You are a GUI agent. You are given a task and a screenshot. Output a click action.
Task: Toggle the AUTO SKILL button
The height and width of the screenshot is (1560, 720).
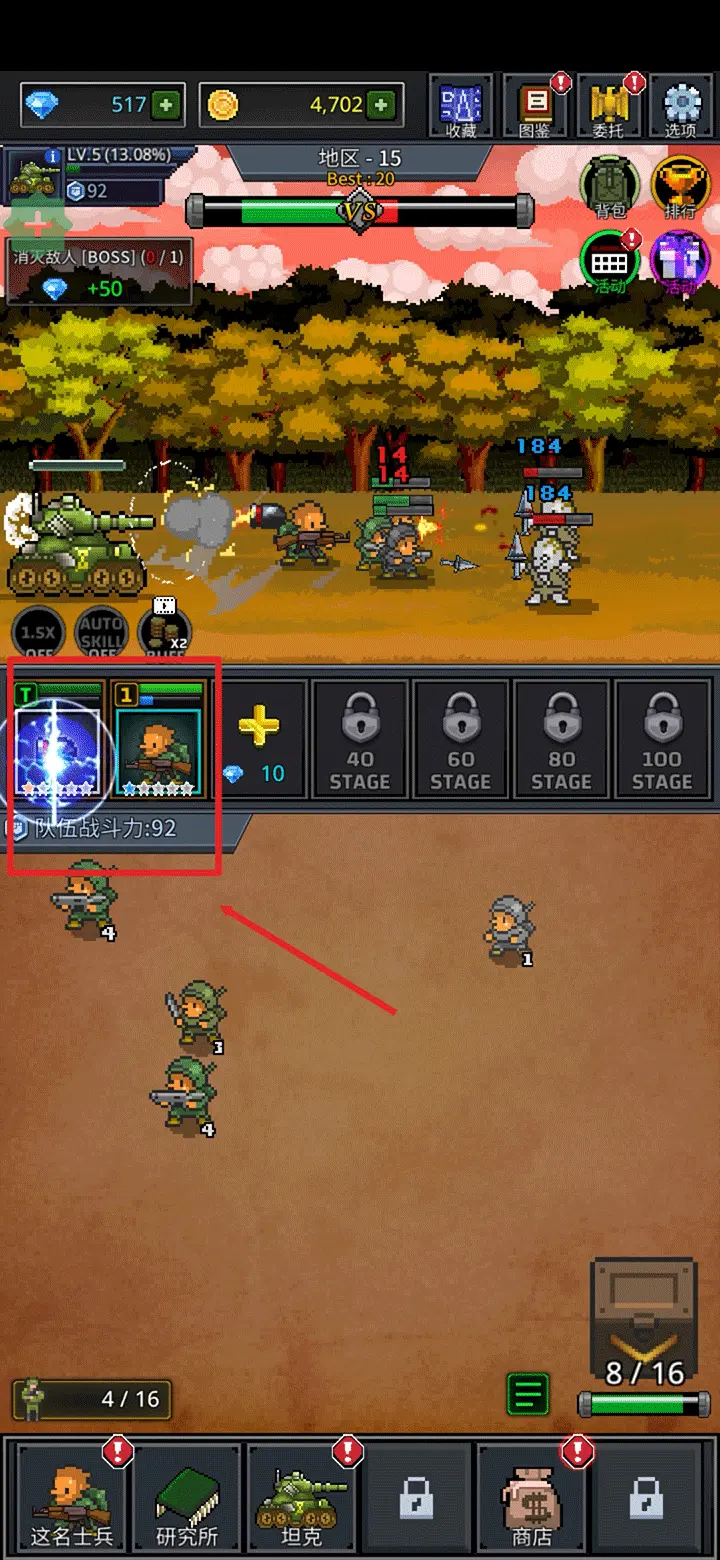click(101, 634)
